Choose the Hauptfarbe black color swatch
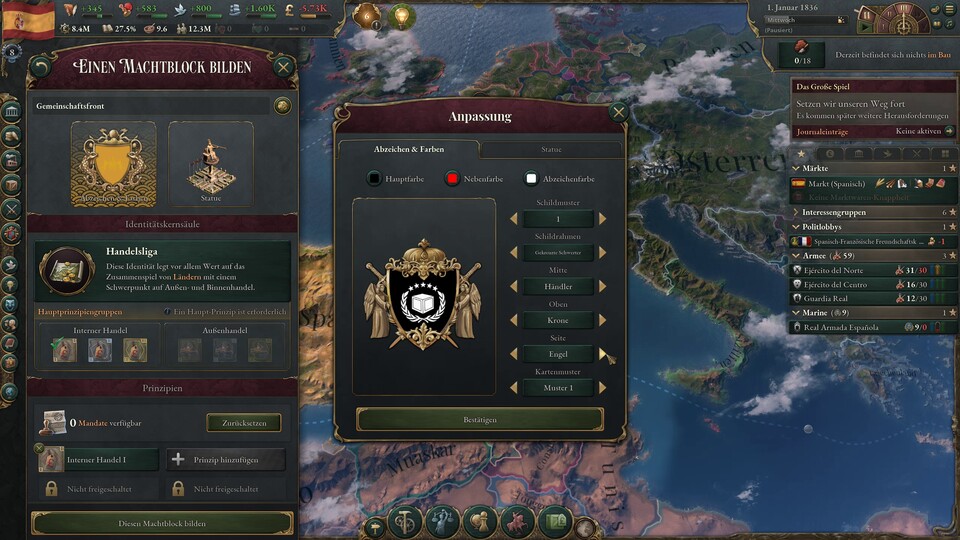960x540 pixels. (x=374, y=179)
